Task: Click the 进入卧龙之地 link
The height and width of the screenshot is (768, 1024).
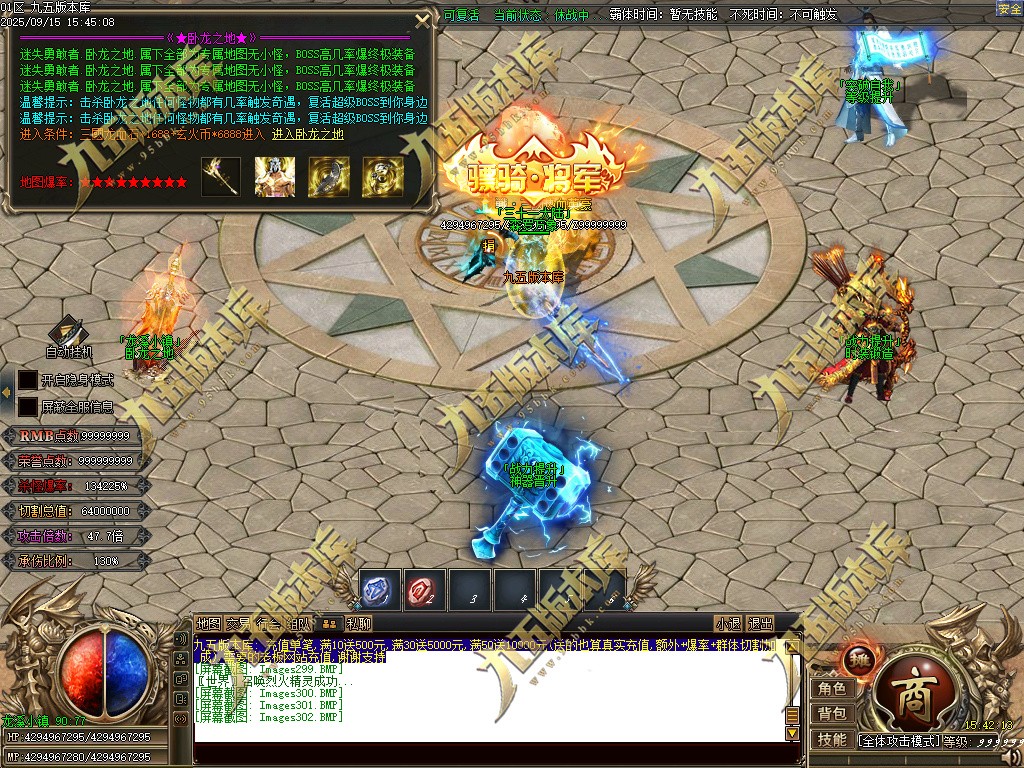Action: [x=307, y=134]
